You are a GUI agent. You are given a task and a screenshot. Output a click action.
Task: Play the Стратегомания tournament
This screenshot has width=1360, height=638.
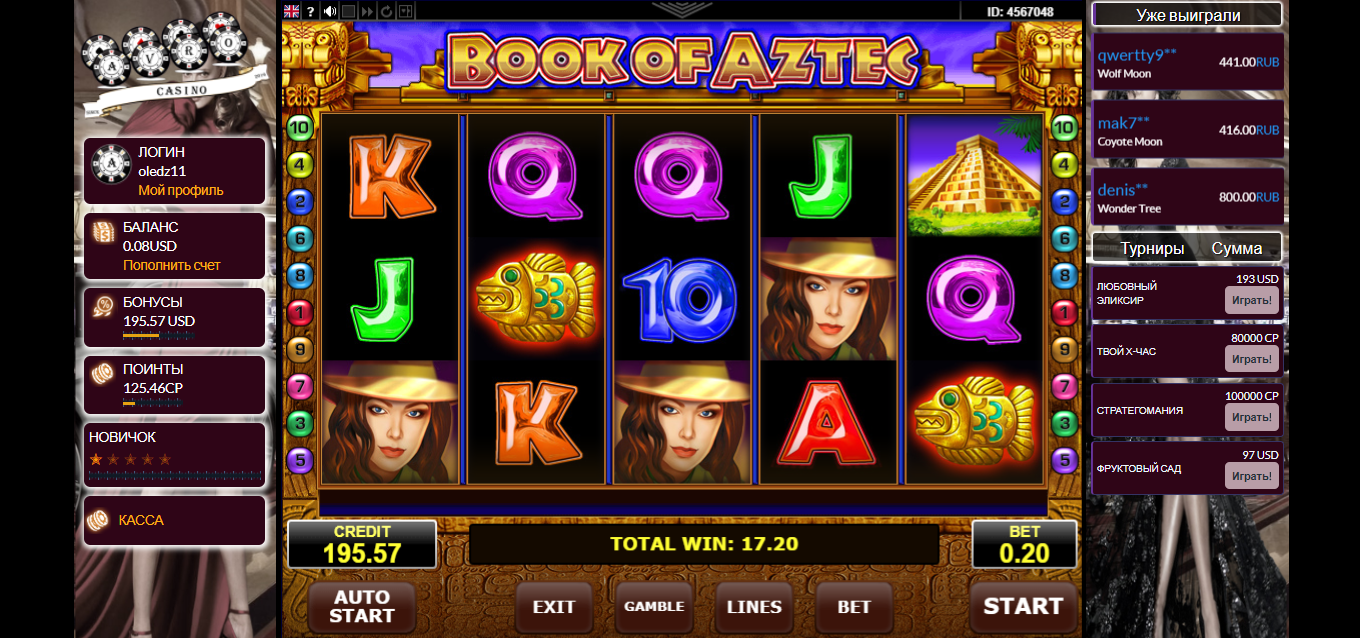click(1251, 417)
